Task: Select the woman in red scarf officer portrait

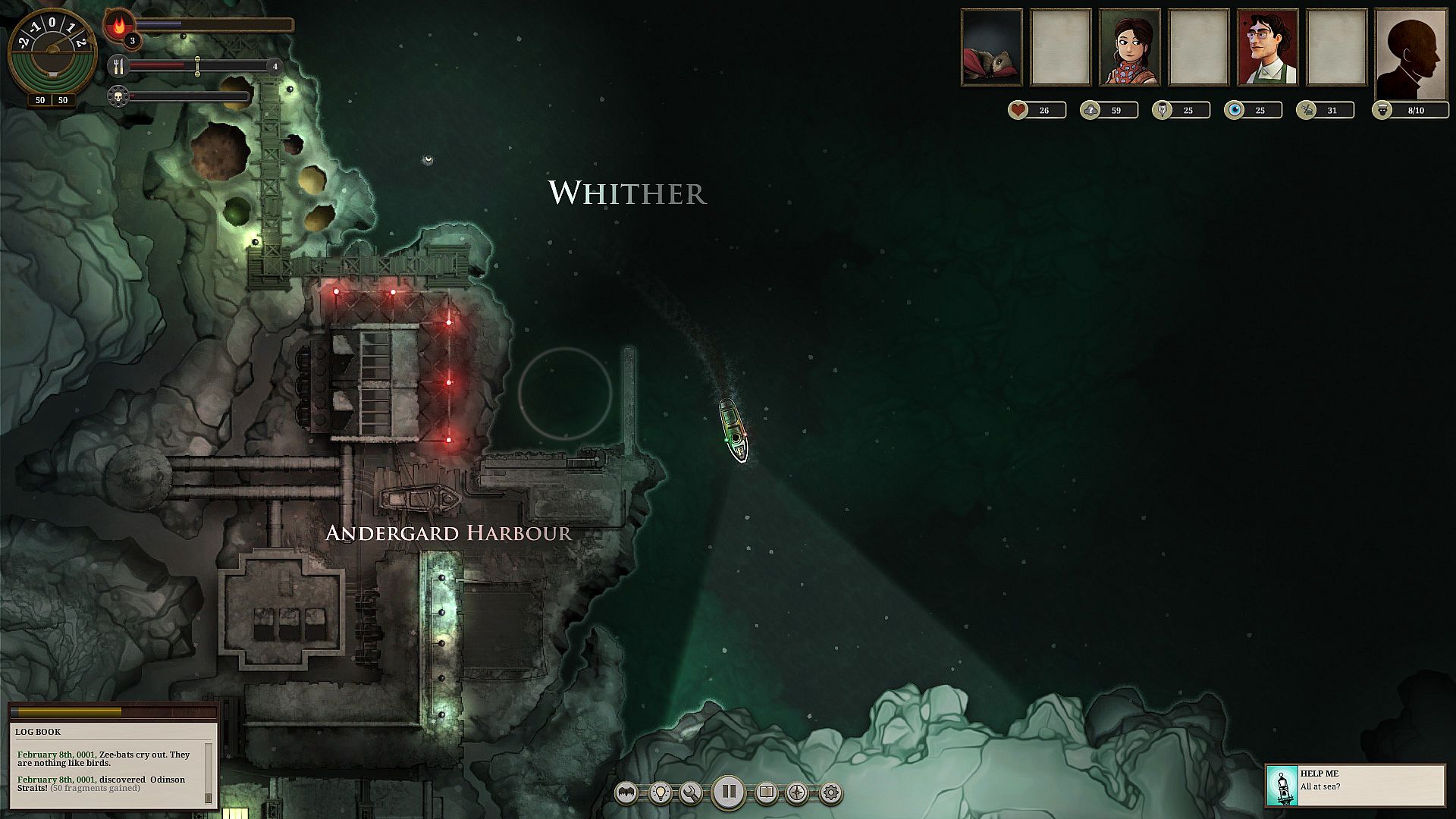Action: click(1130, 47)
